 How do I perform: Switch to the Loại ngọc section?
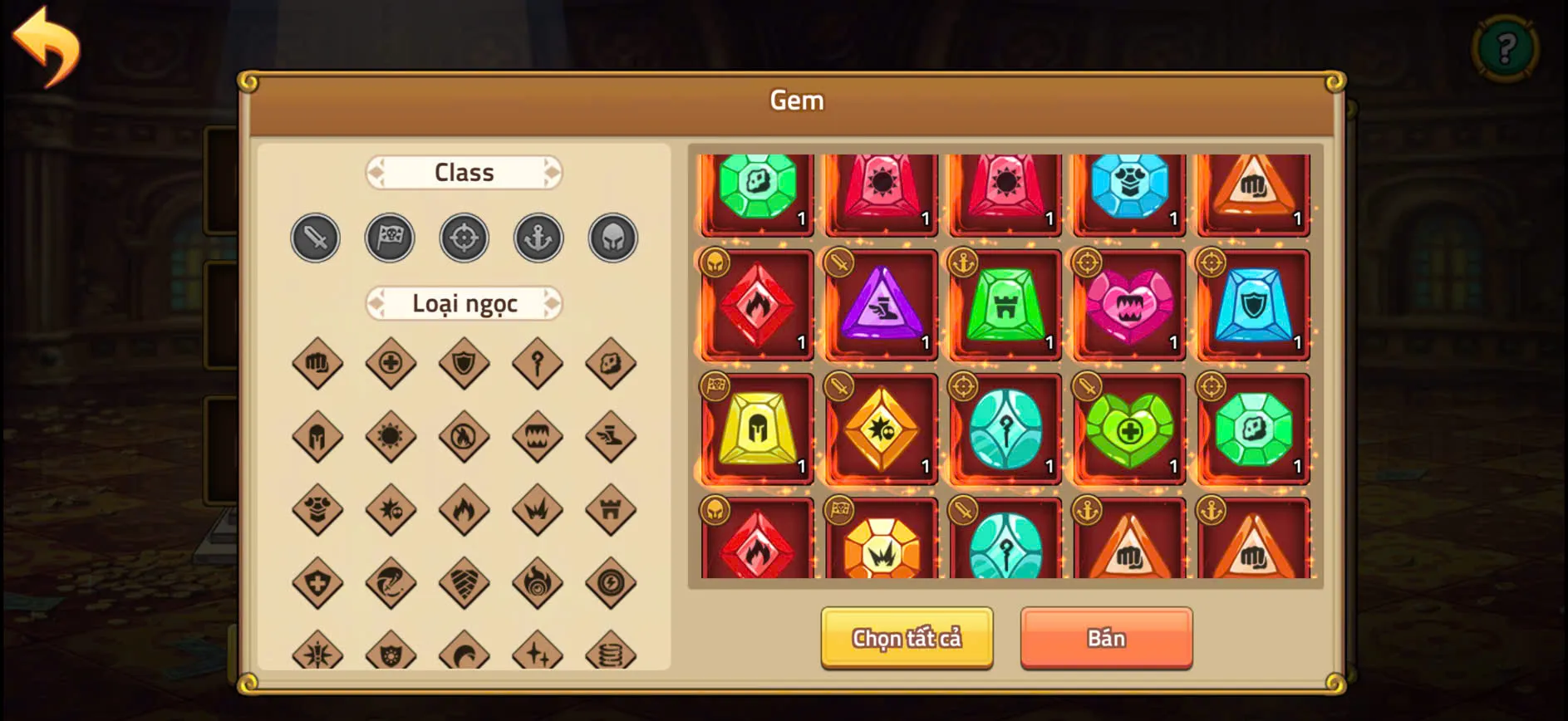(465, 303)
